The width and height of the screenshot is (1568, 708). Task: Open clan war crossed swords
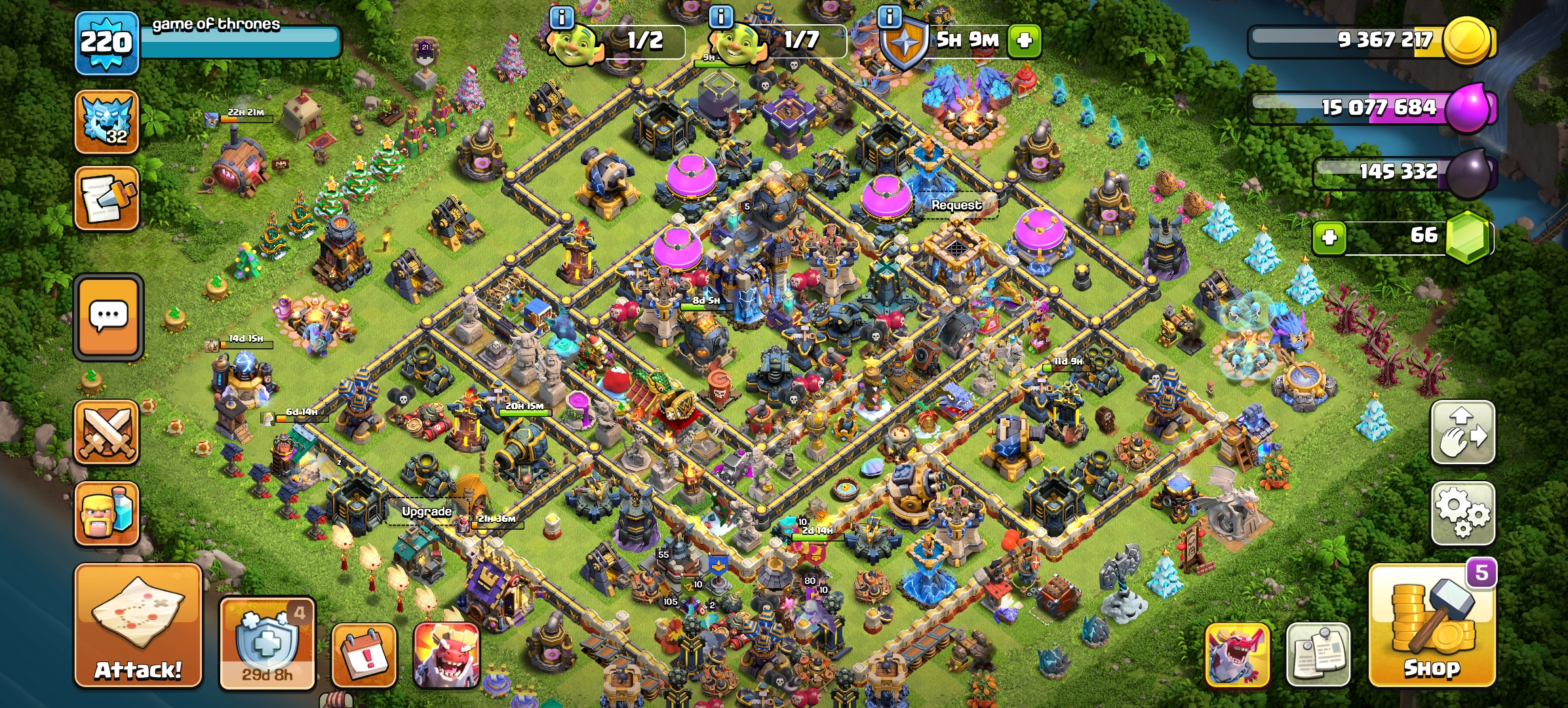pos(107,433)
